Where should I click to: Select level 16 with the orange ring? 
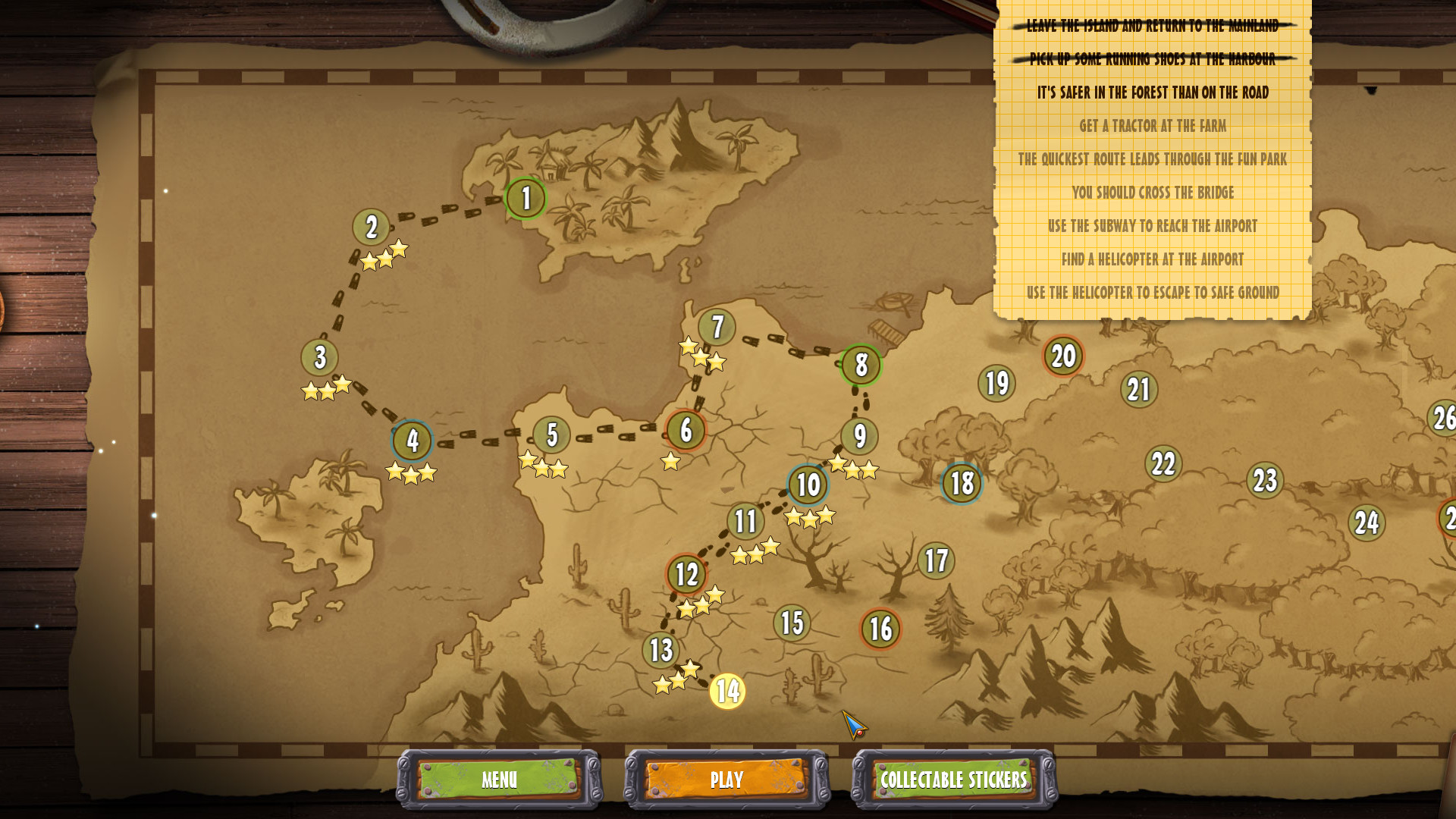(879, 627)
